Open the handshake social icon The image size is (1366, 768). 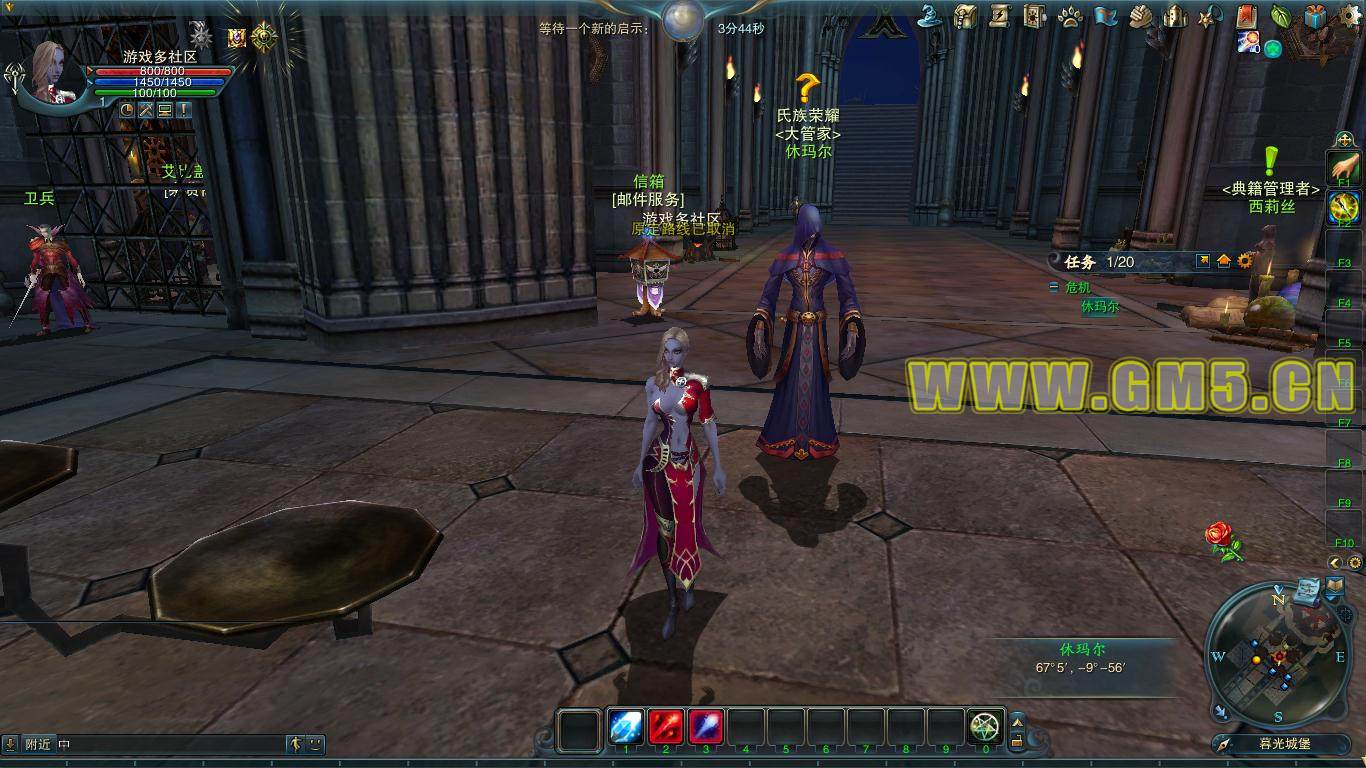point(1141,16)
